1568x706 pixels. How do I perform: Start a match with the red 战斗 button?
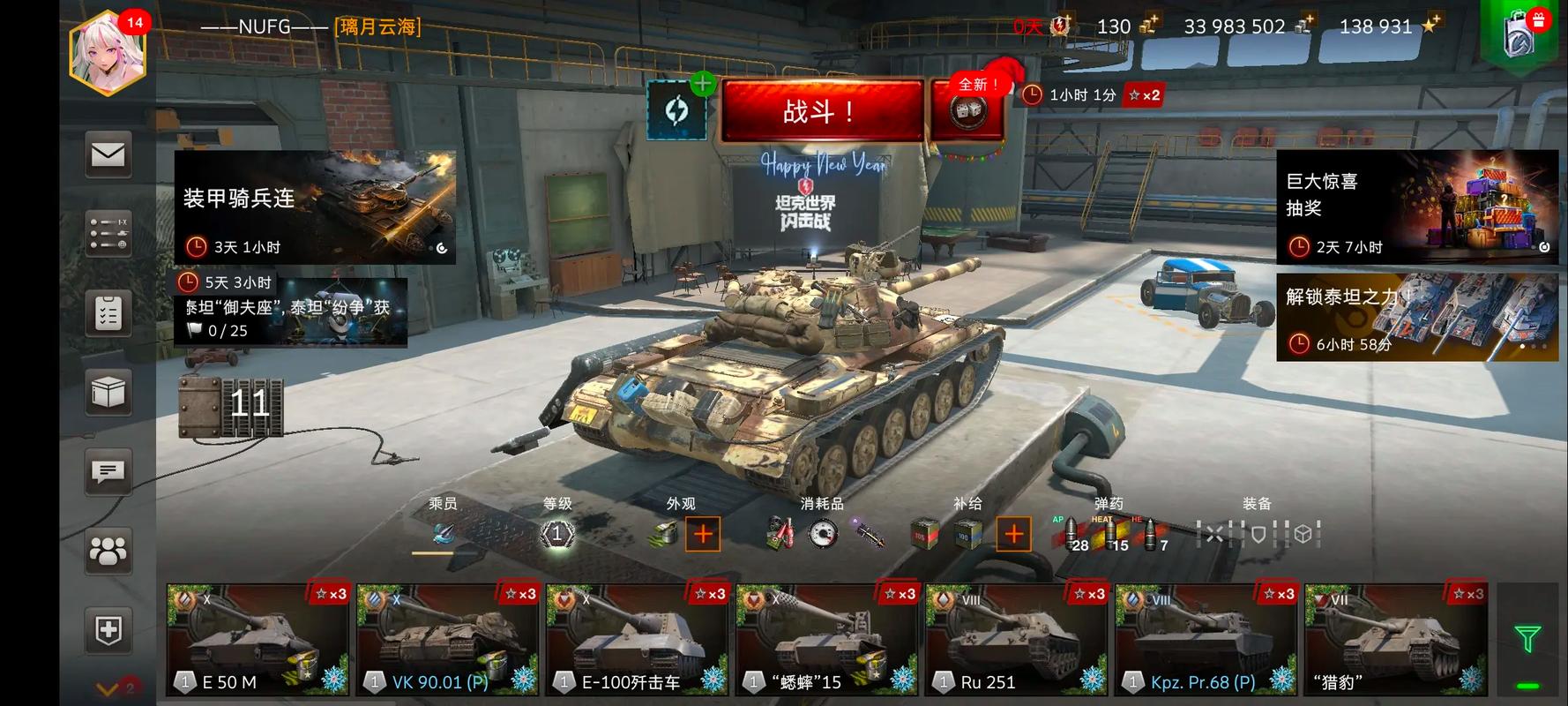tap(821, 111)
